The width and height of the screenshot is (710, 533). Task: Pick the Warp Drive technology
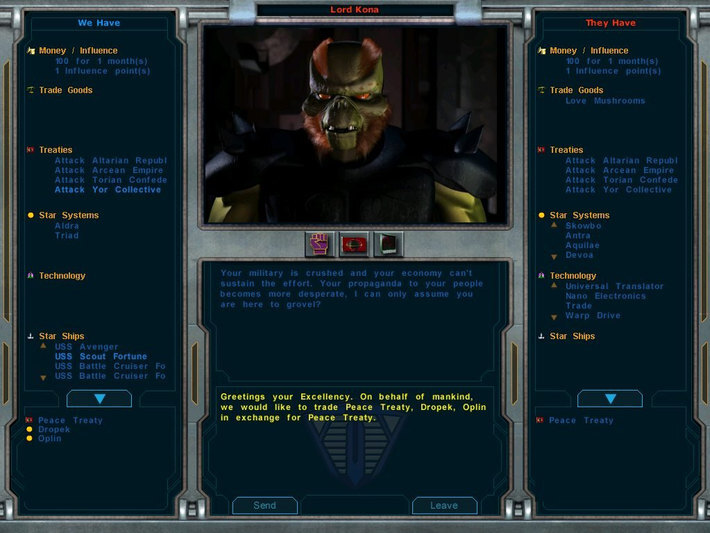coord(593,316)
